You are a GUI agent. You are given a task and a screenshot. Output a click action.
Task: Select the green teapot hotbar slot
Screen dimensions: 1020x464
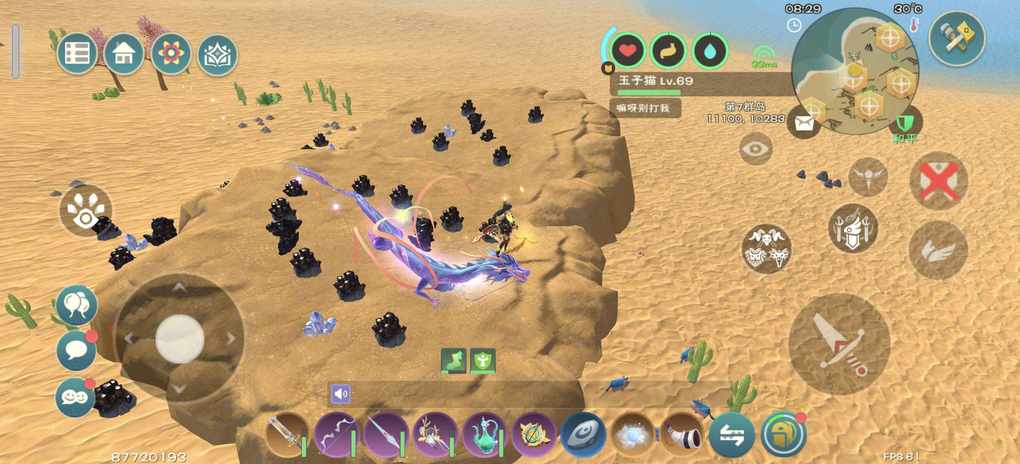click(485, 435)
